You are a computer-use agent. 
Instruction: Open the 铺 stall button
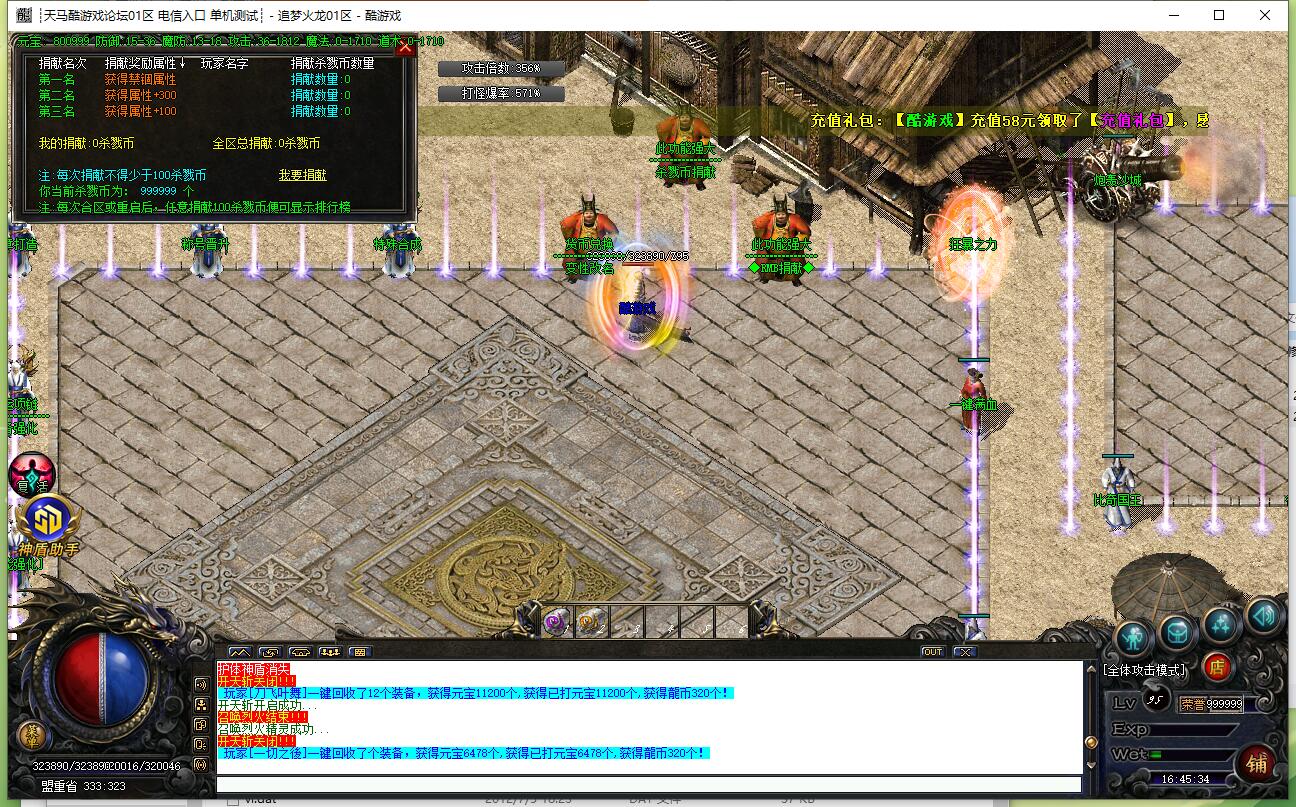[x=1256, y=764]
